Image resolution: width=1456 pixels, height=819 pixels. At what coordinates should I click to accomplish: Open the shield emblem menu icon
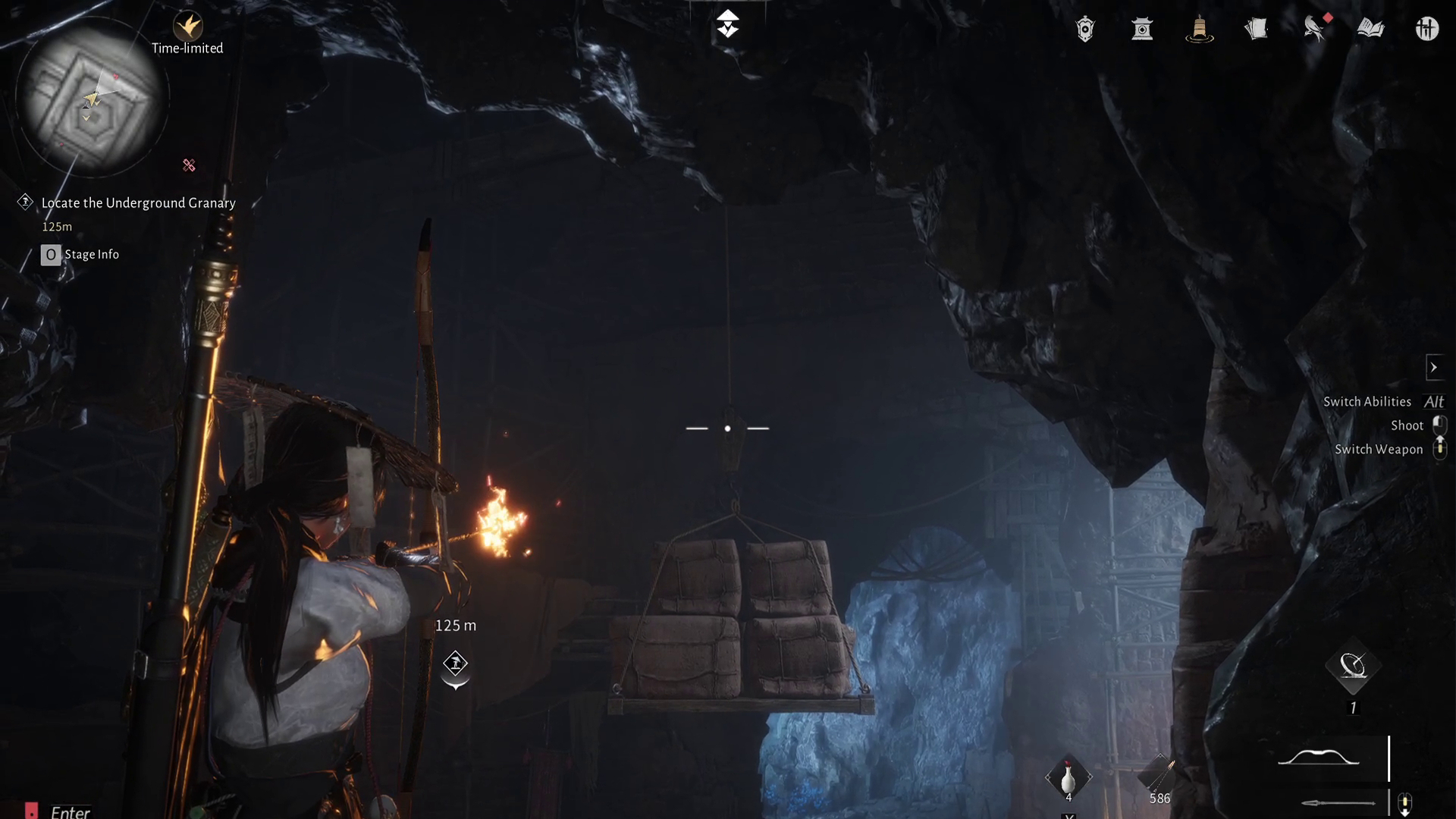[1085, 30]
